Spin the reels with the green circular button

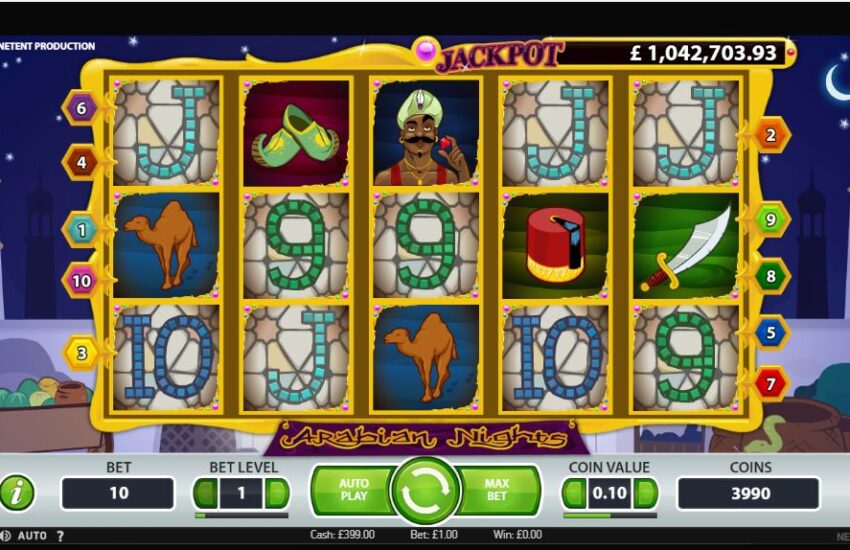coord(424,490)
